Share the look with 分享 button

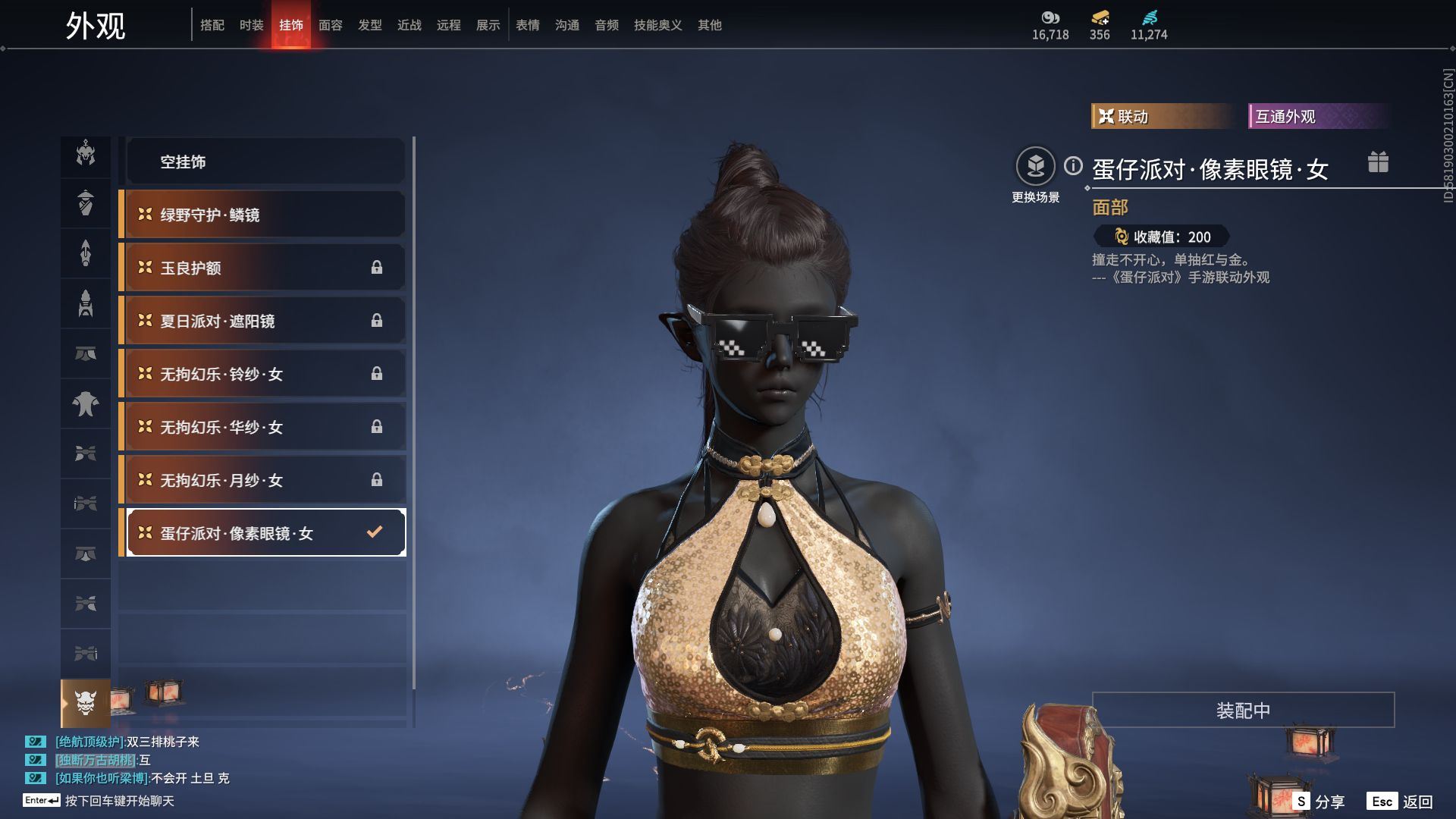pos(1320,802)
